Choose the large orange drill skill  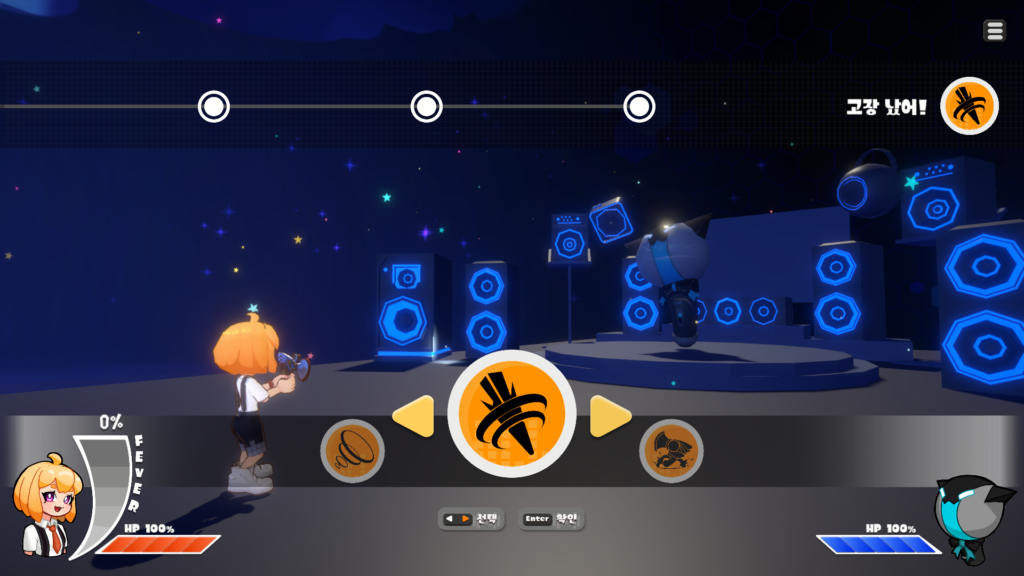(x=511, y=414)
